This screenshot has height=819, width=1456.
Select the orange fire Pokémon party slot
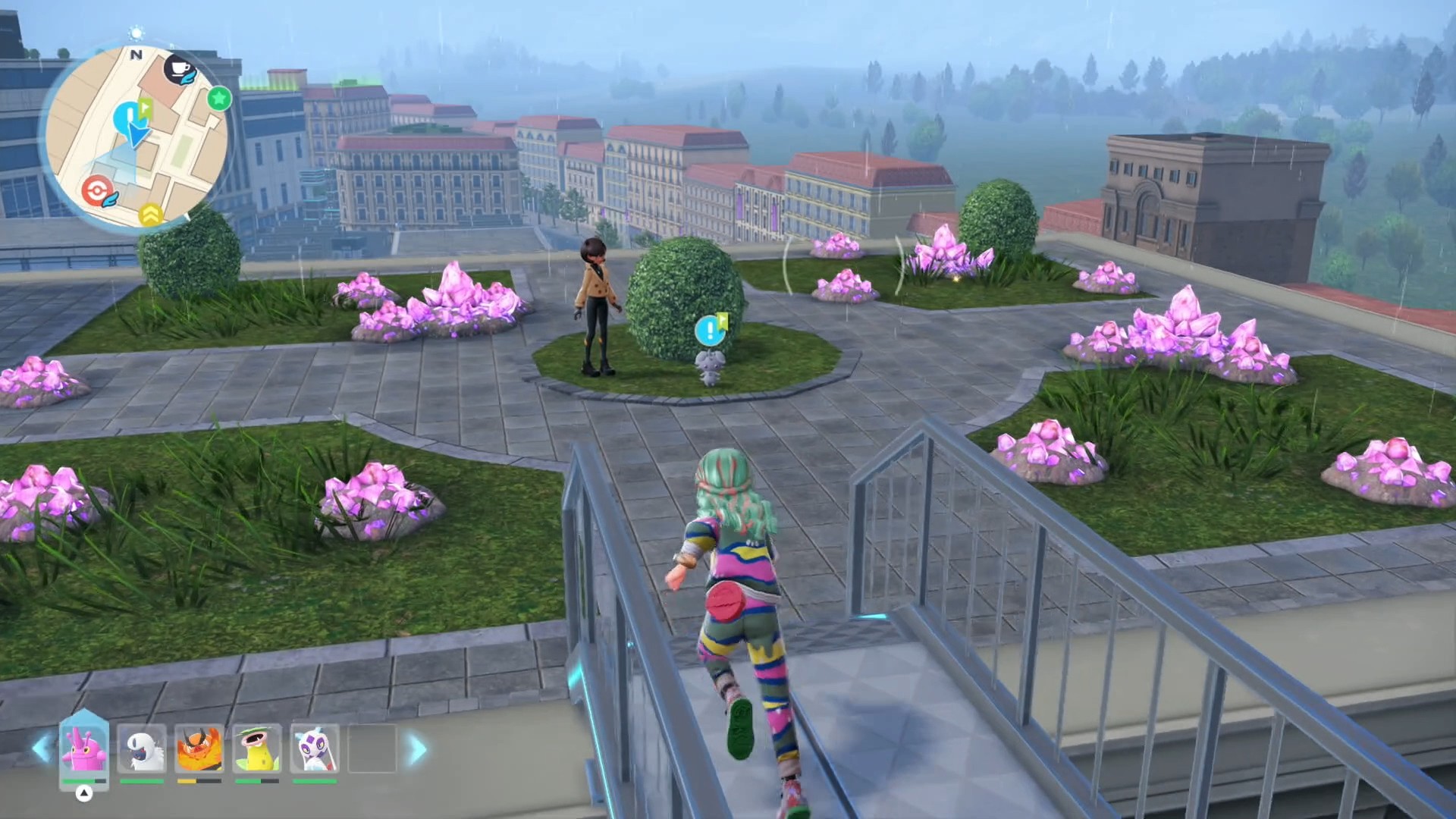click(x=199, y=749)
